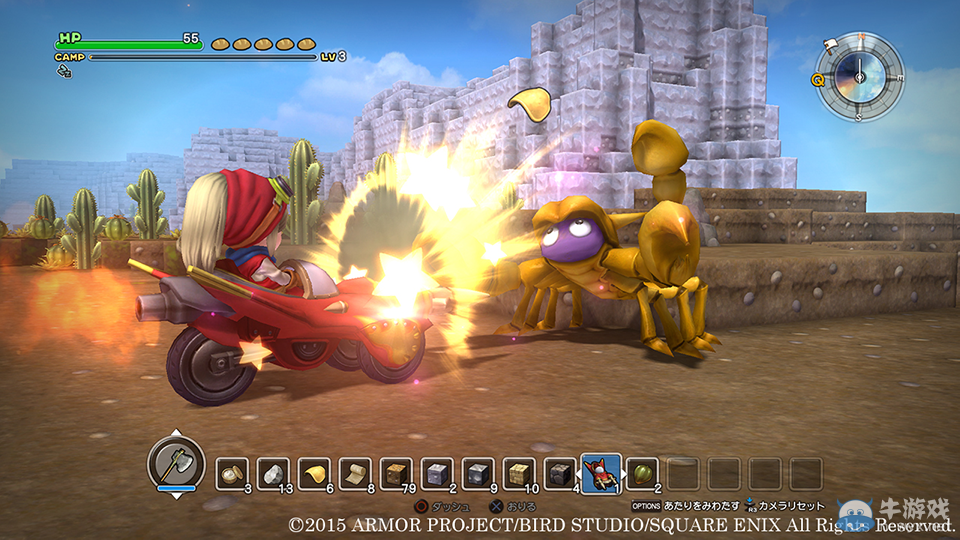
Task: Select the round ring item slot with 3
Action: tap(233, 473)
